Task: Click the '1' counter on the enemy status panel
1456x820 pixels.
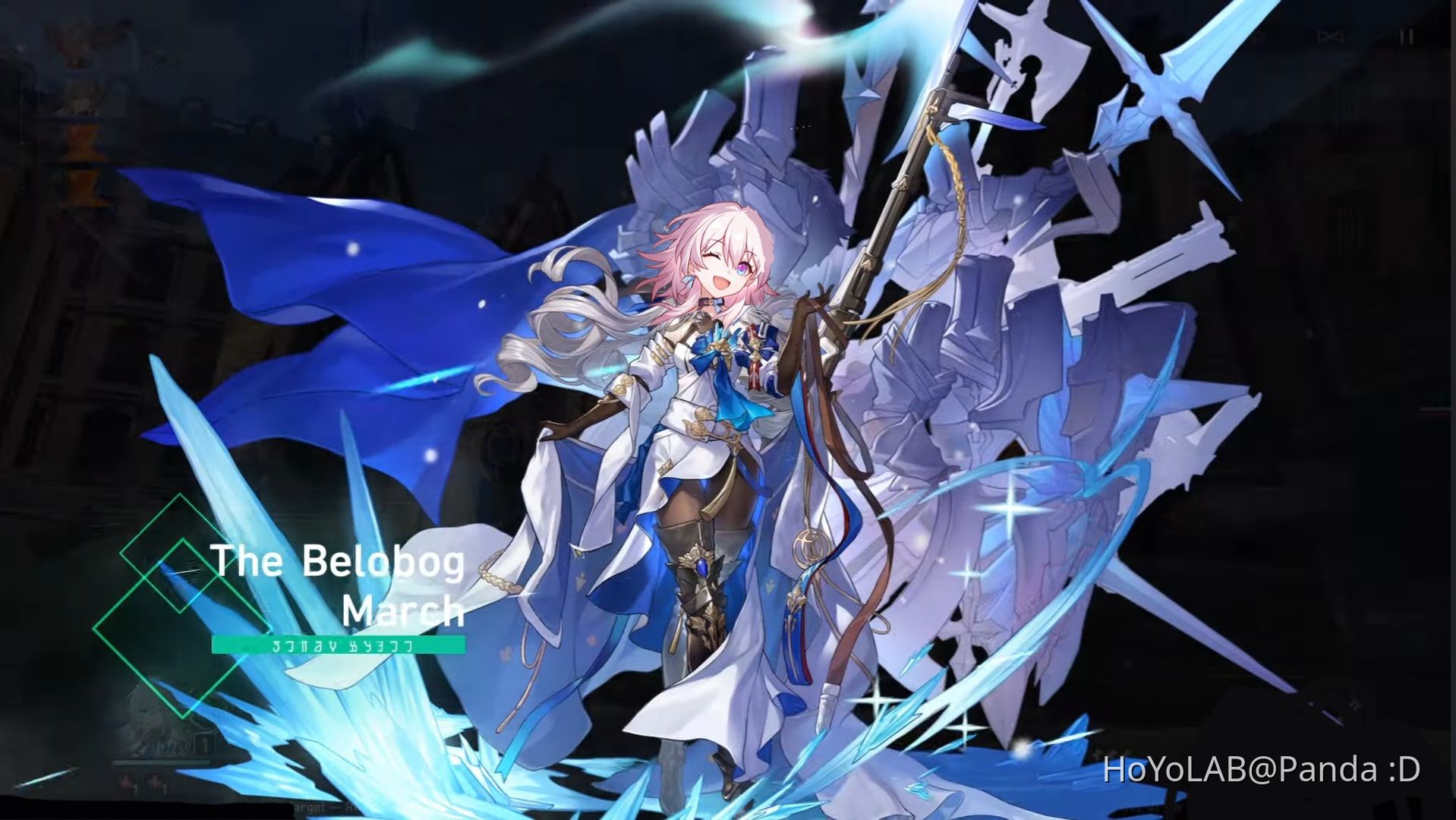Action: [204, 742]
